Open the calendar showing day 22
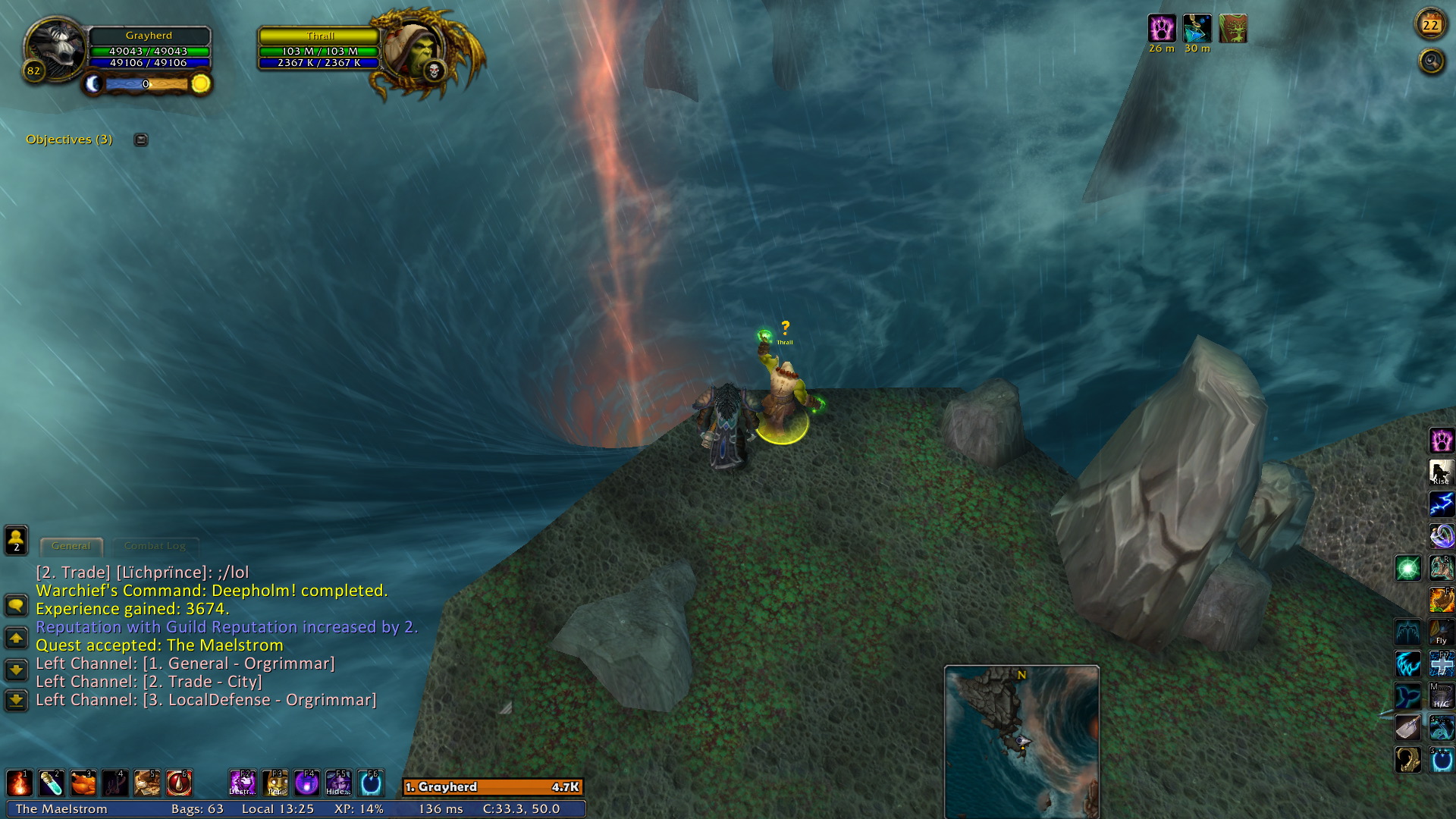1456x819 pixels. (x=1430, y=25)
